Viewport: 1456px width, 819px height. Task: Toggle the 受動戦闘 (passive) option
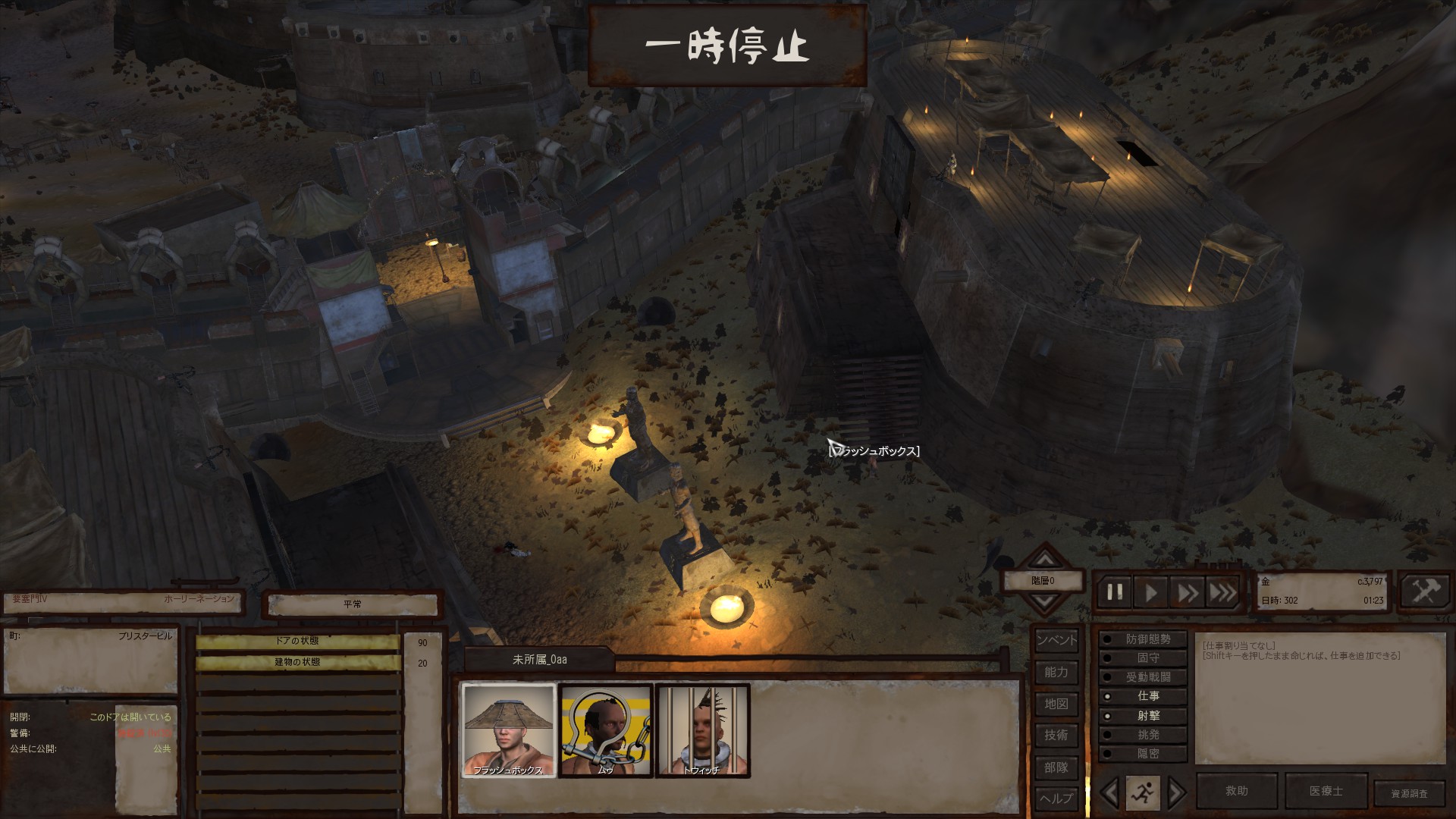(1143, 677)
